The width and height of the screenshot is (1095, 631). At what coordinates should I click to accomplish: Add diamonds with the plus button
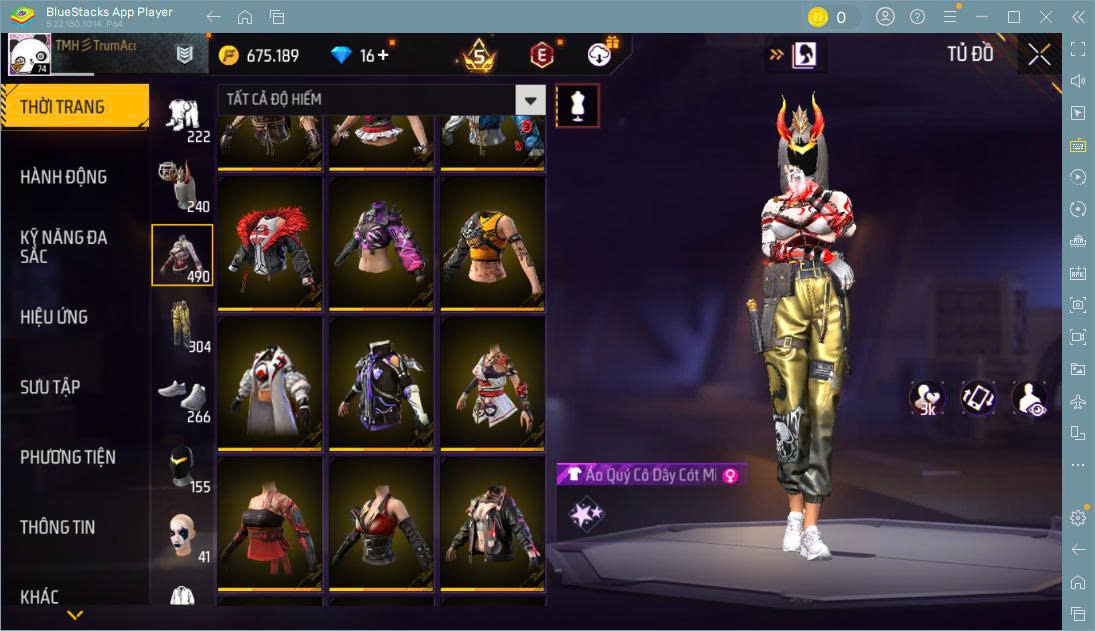click(x=382, y=55)
